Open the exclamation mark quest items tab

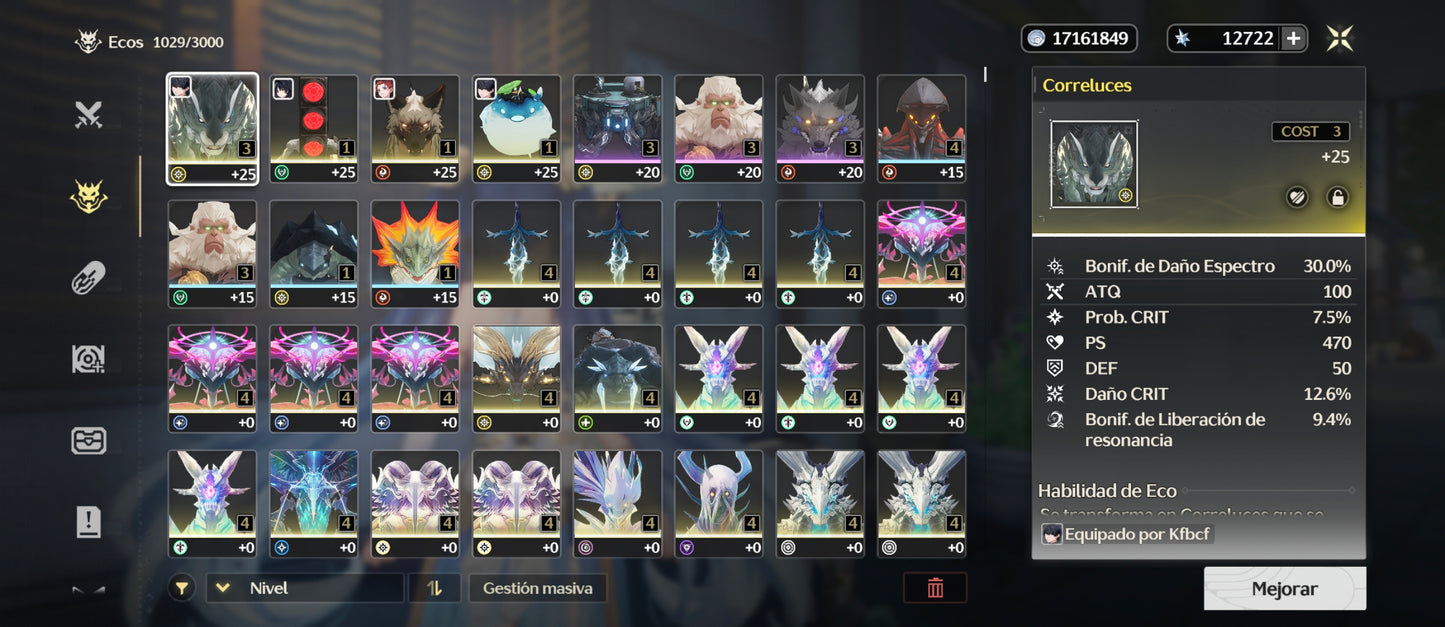pyautogui.click(x=89, y=521)
